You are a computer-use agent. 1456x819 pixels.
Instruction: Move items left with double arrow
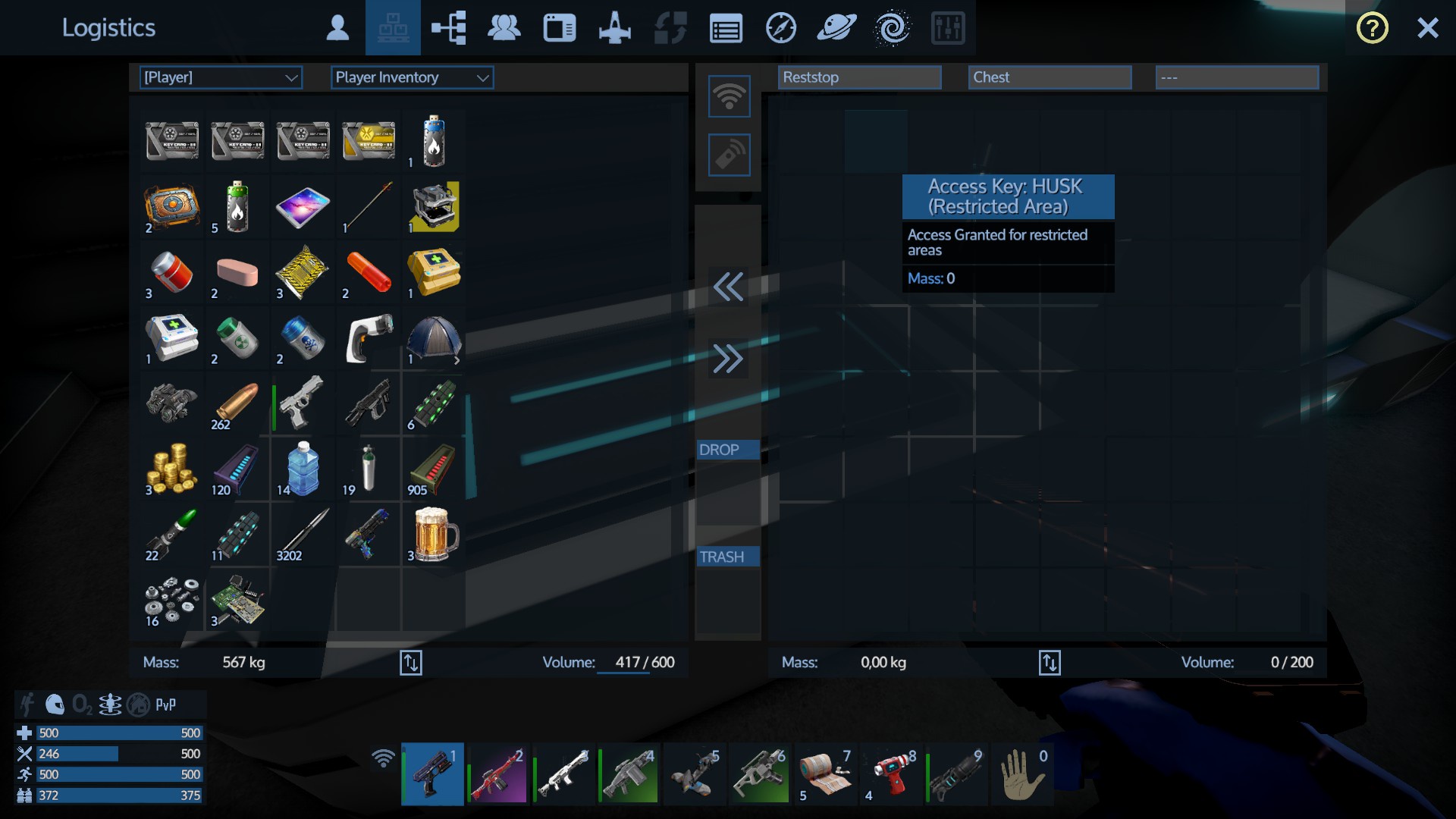pos(728,287)
